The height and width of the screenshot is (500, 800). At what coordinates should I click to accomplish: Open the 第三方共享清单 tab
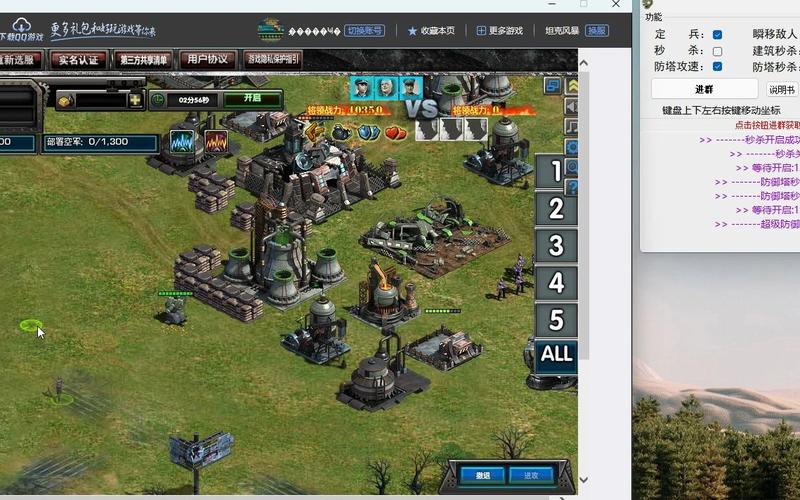[x=144, y=60]
